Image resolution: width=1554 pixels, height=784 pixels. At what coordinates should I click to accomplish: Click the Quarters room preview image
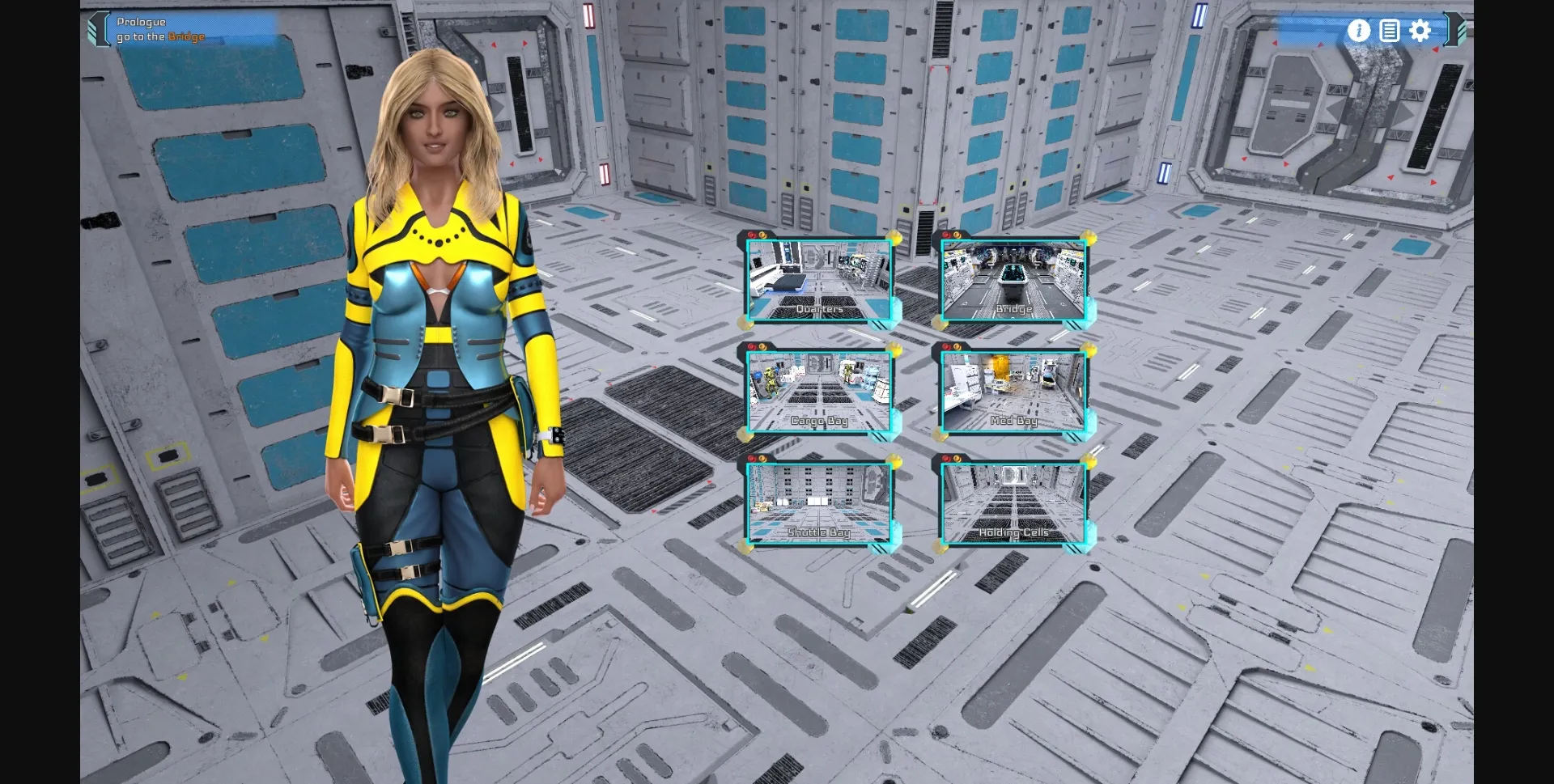point(820,279)
